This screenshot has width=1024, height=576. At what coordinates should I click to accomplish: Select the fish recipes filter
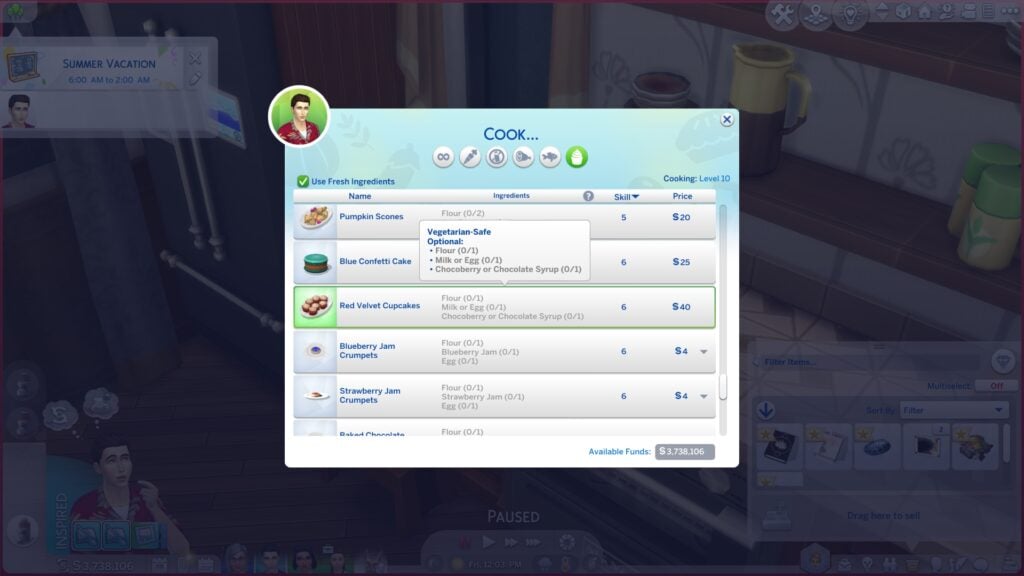click(x=550, y=157)
